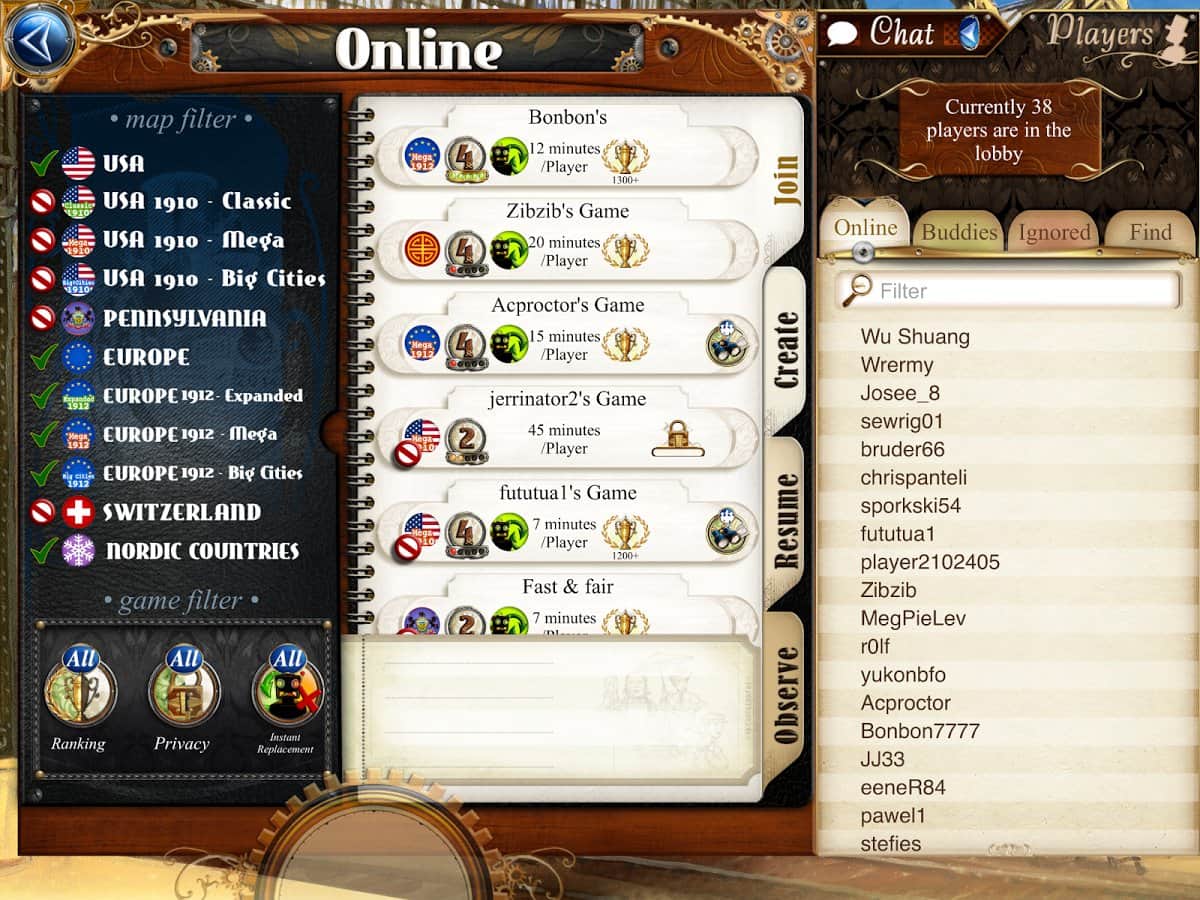Switch to the Observe tab
This screenshot has width=1200, height=900.
(786, 695)
